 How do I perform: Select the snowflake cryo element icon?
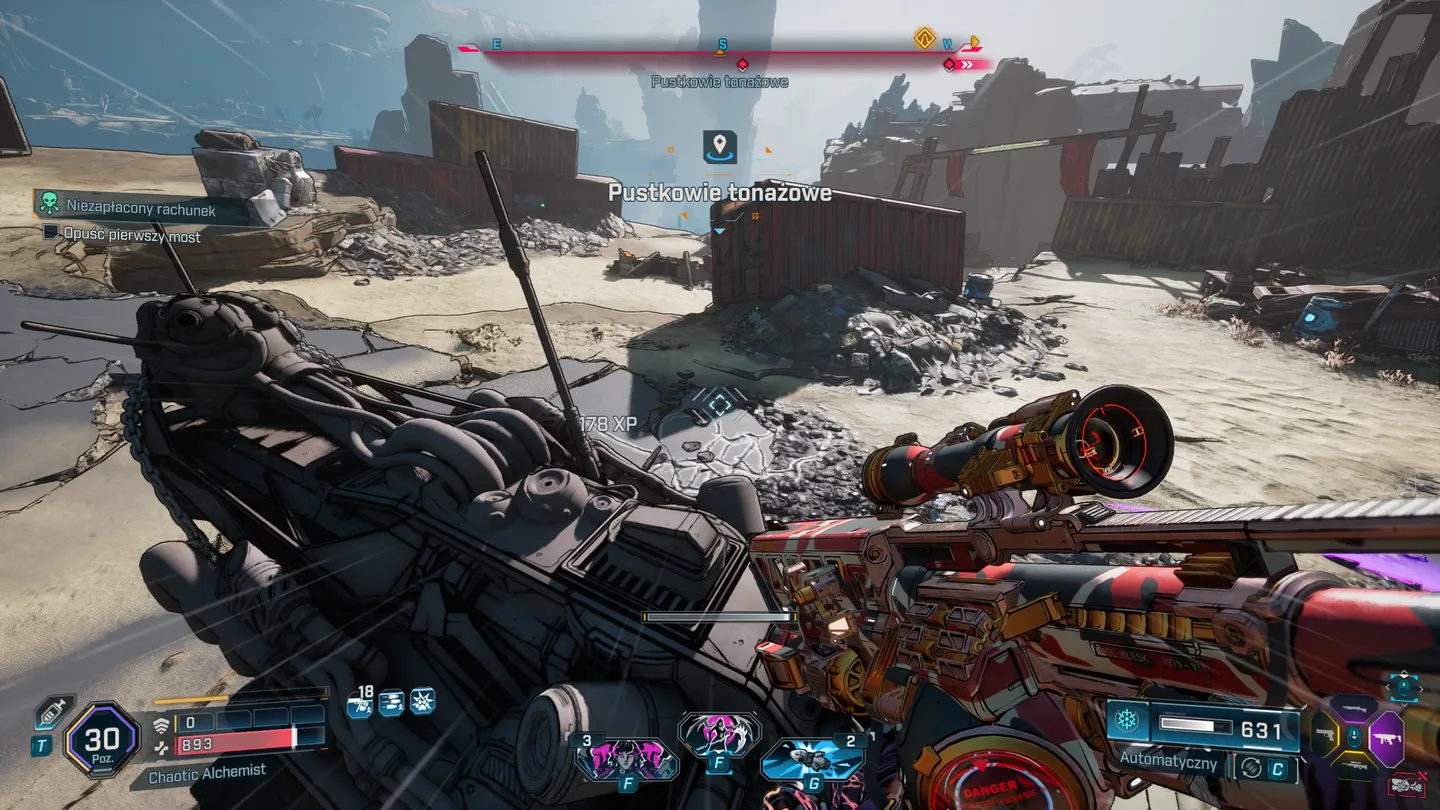tap(1127, 722)
